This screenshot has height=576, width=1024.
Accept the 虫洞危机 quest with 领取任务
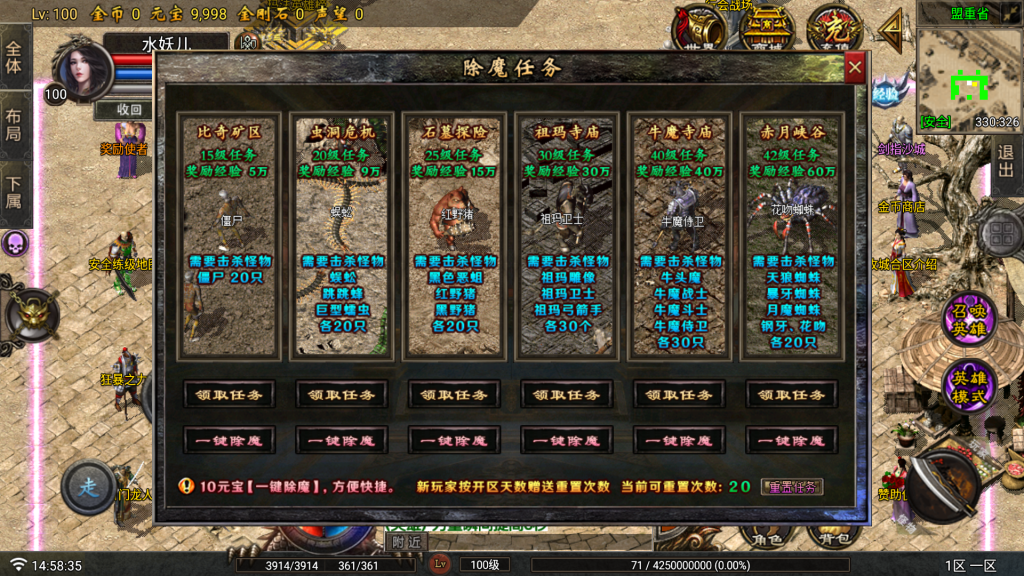point(341,394)
